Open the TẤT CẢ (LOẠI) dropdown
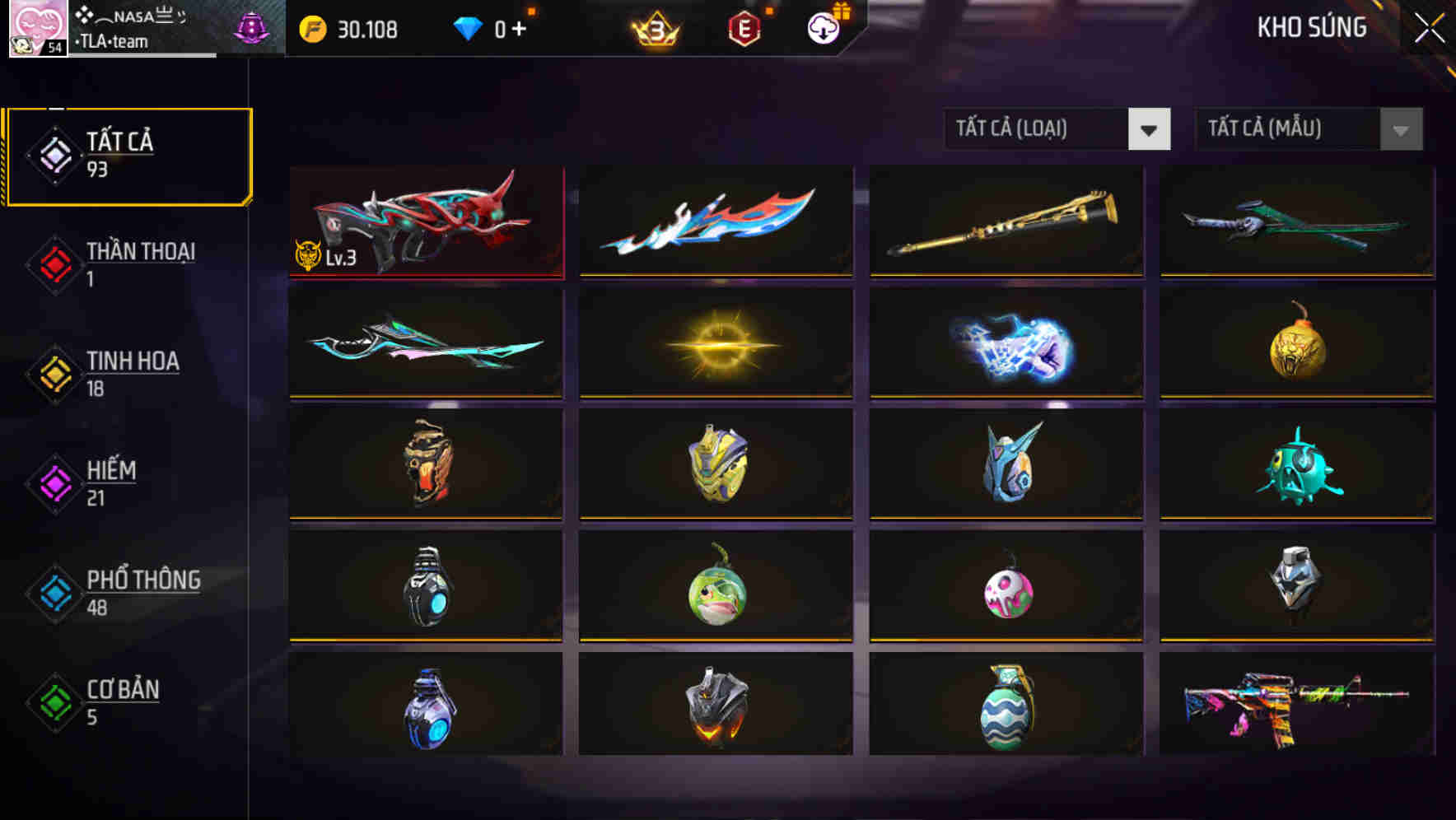 pyautogui.click(x=1057, y=129)
